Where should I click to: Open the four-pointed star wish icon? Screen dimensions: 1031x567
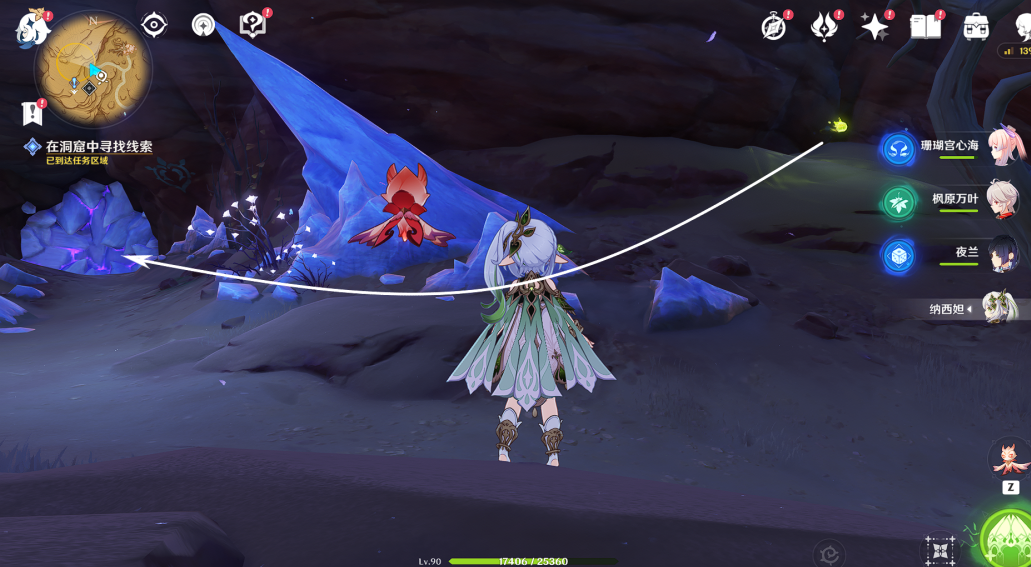tap(874, 27)
